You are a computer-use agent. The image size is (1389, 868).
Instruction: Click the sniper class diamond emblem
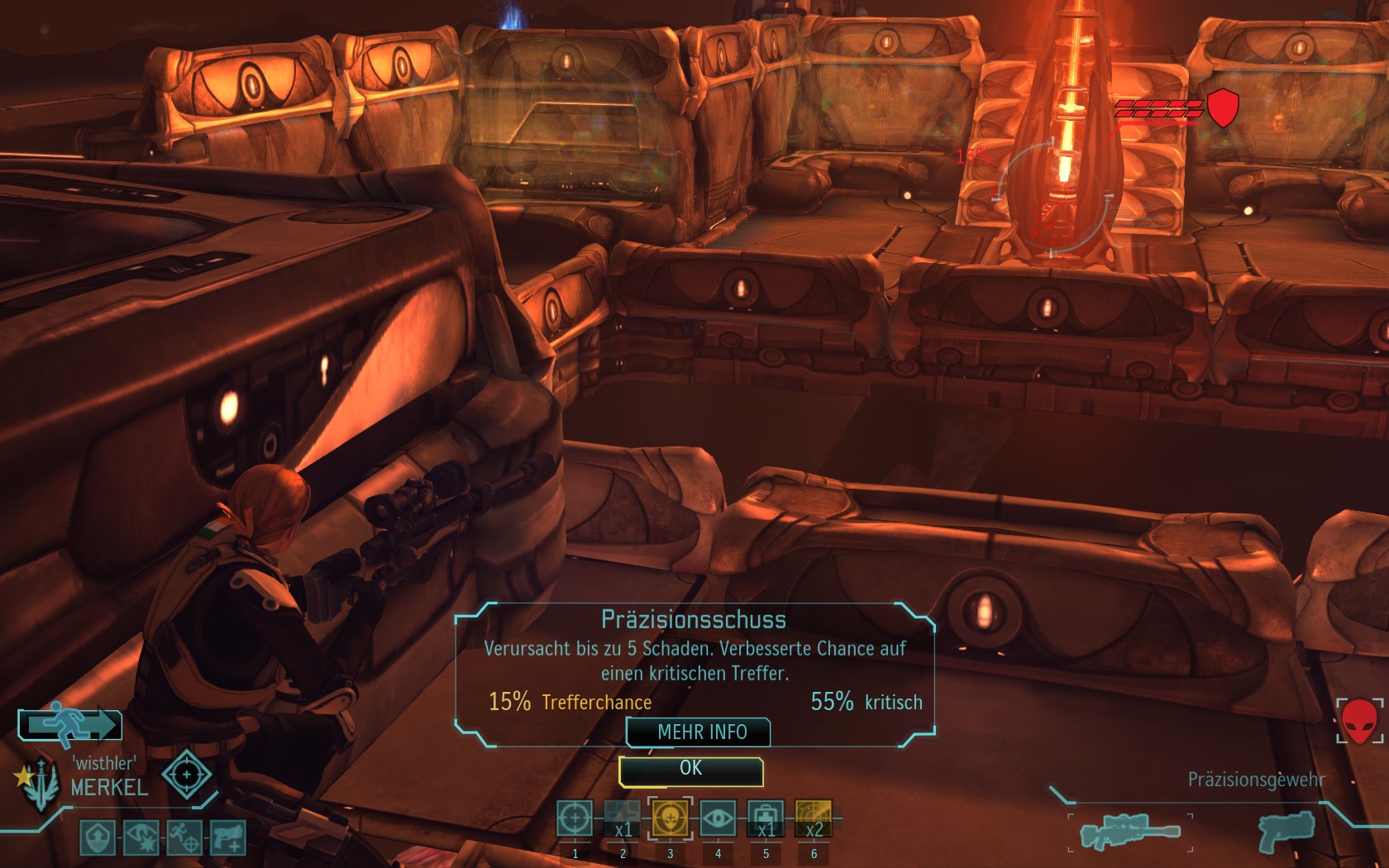pos(187,775)
